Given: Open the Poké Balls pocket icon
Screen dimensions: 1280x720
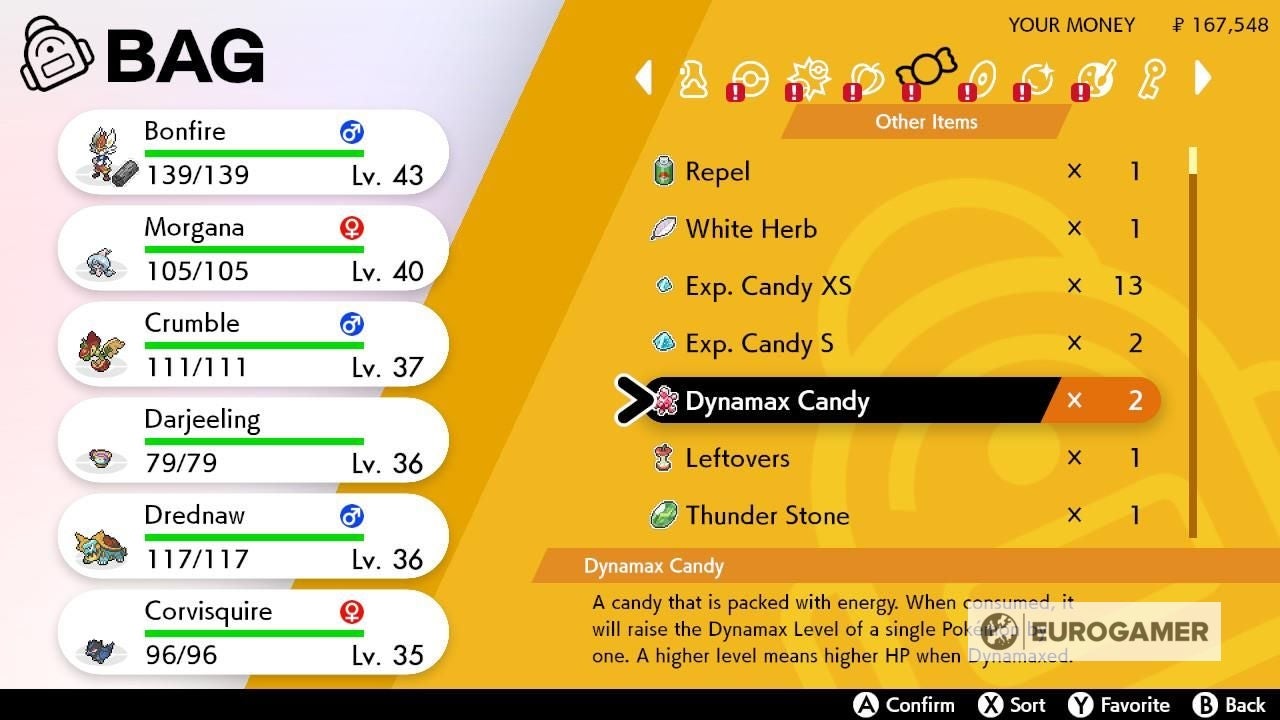Looking at the screenshot, I should tap(749, 78).
